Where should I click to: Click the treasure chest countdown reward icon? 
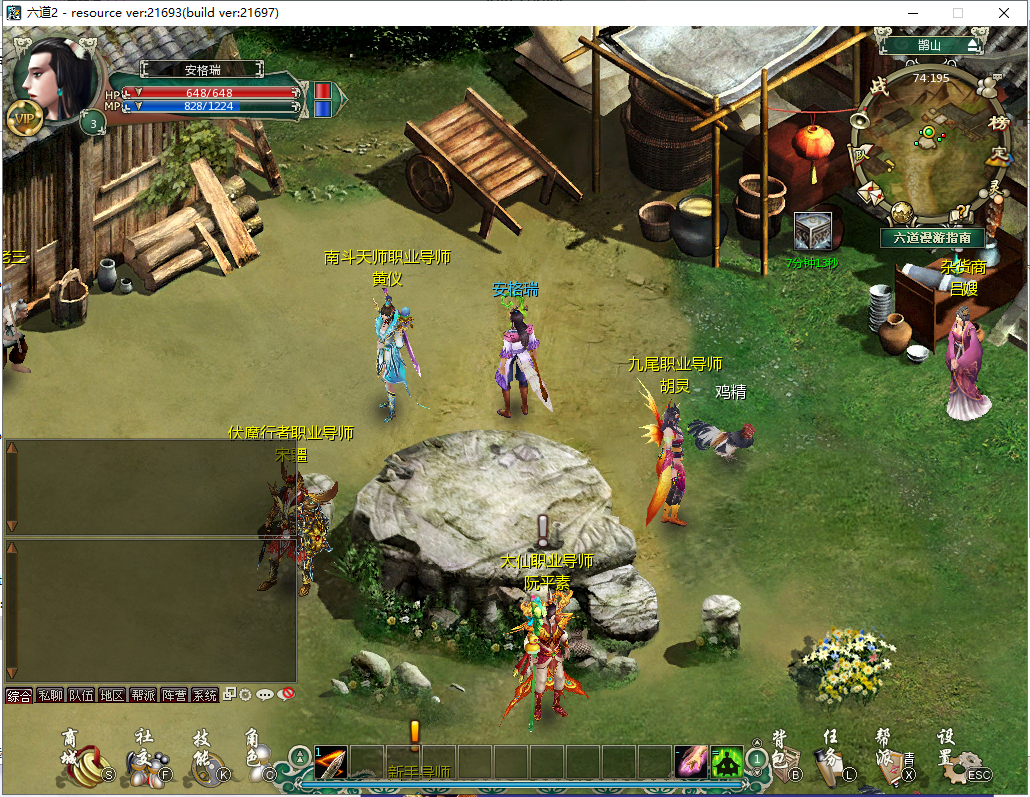coord(812,231)
